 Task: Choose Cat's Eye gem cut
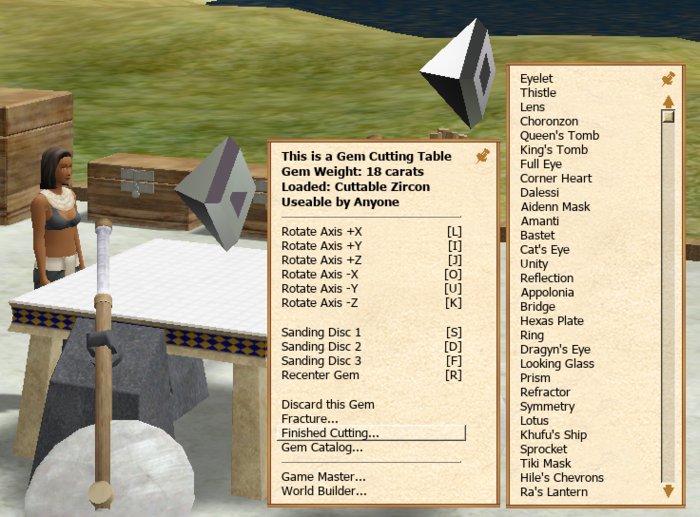point(544,250)
